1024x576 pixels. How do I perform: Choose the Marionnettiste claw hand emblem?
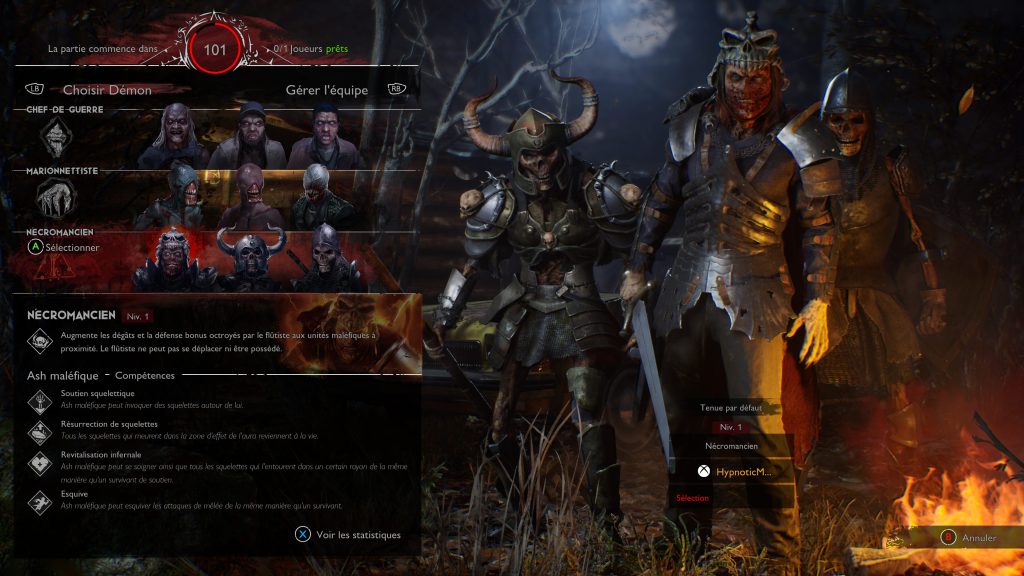click(56, 198)
